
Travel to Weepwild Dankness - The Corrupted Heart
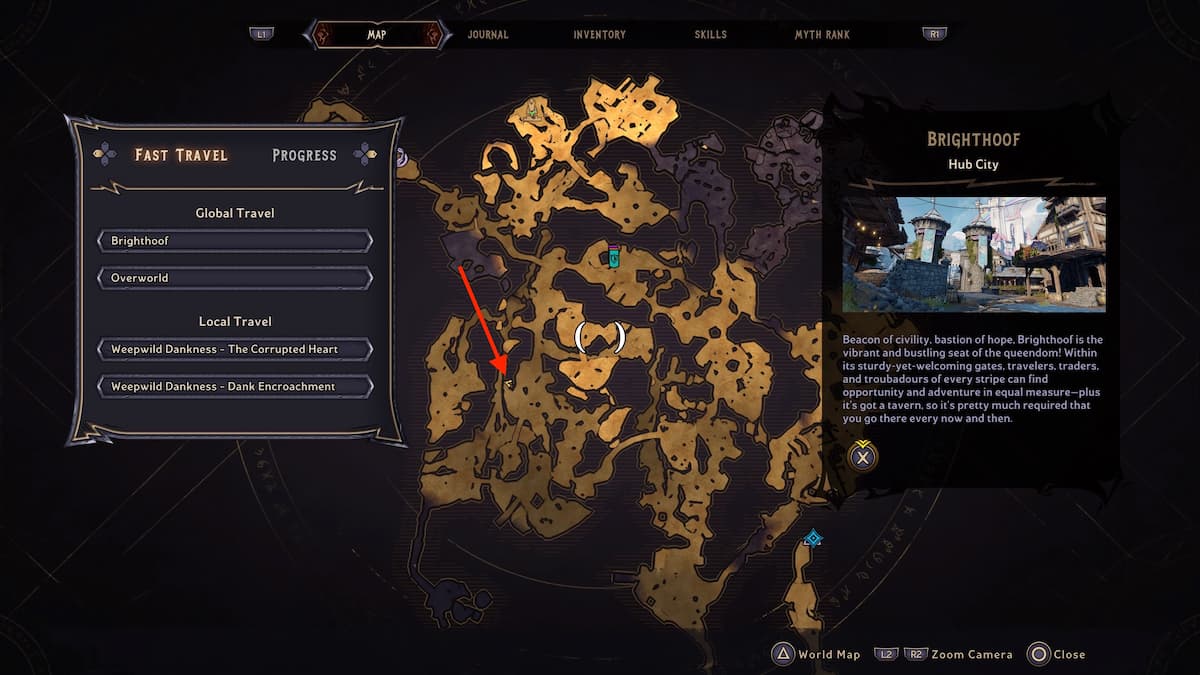click(x=235, y=349)
